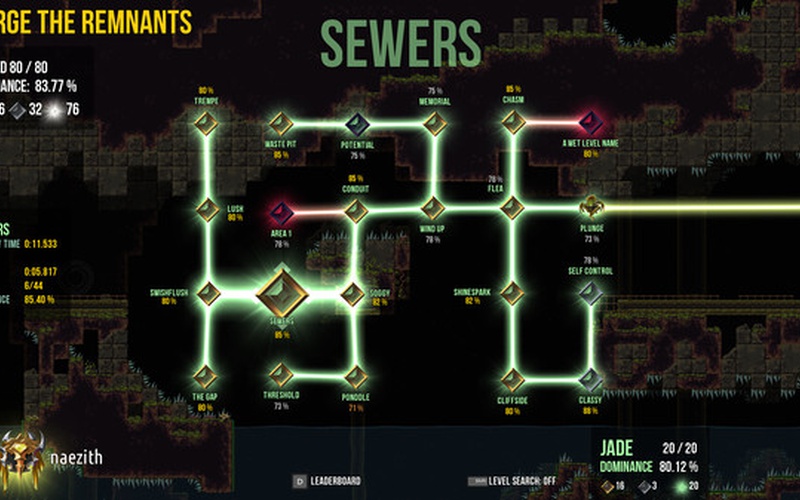Select the Wind Up level node
The height and width of the screenshot is (500, 800).
[432, 209]
